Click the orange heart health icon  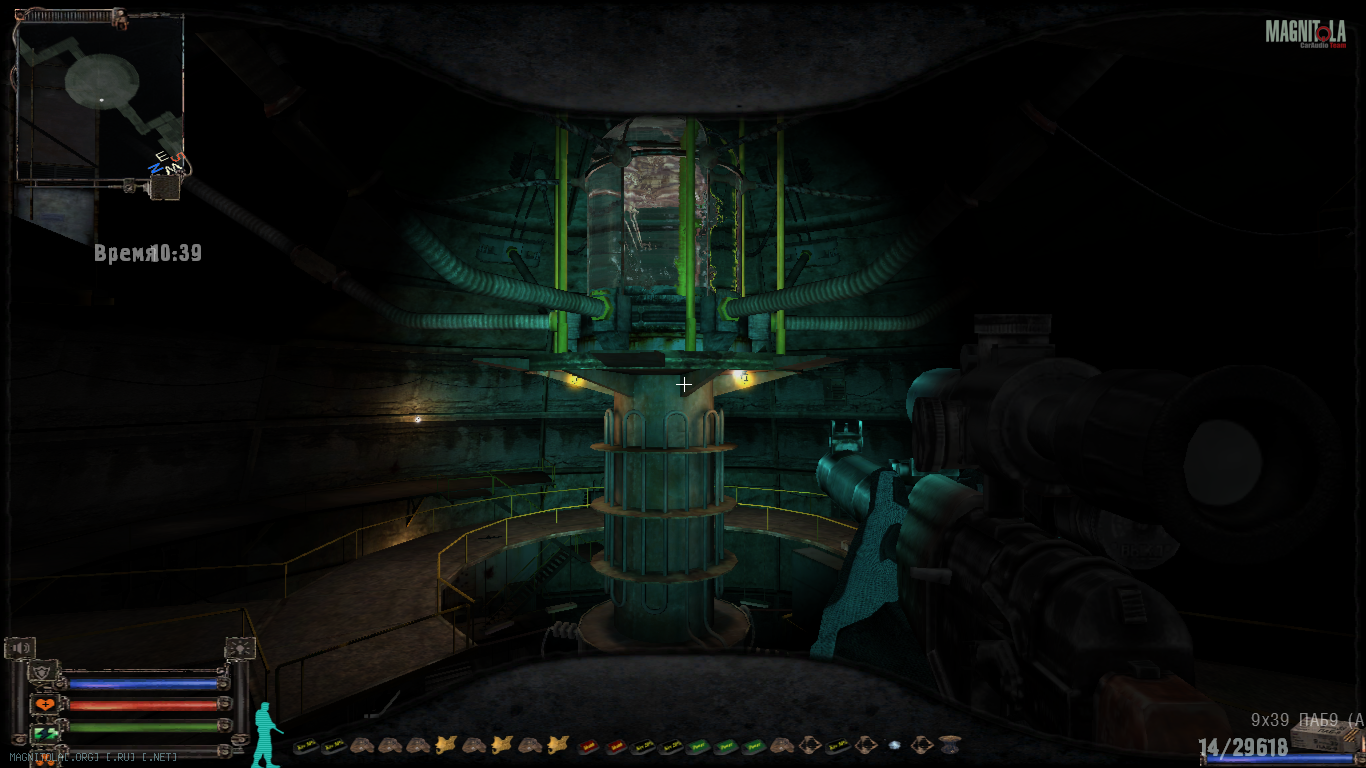point(44,704)
